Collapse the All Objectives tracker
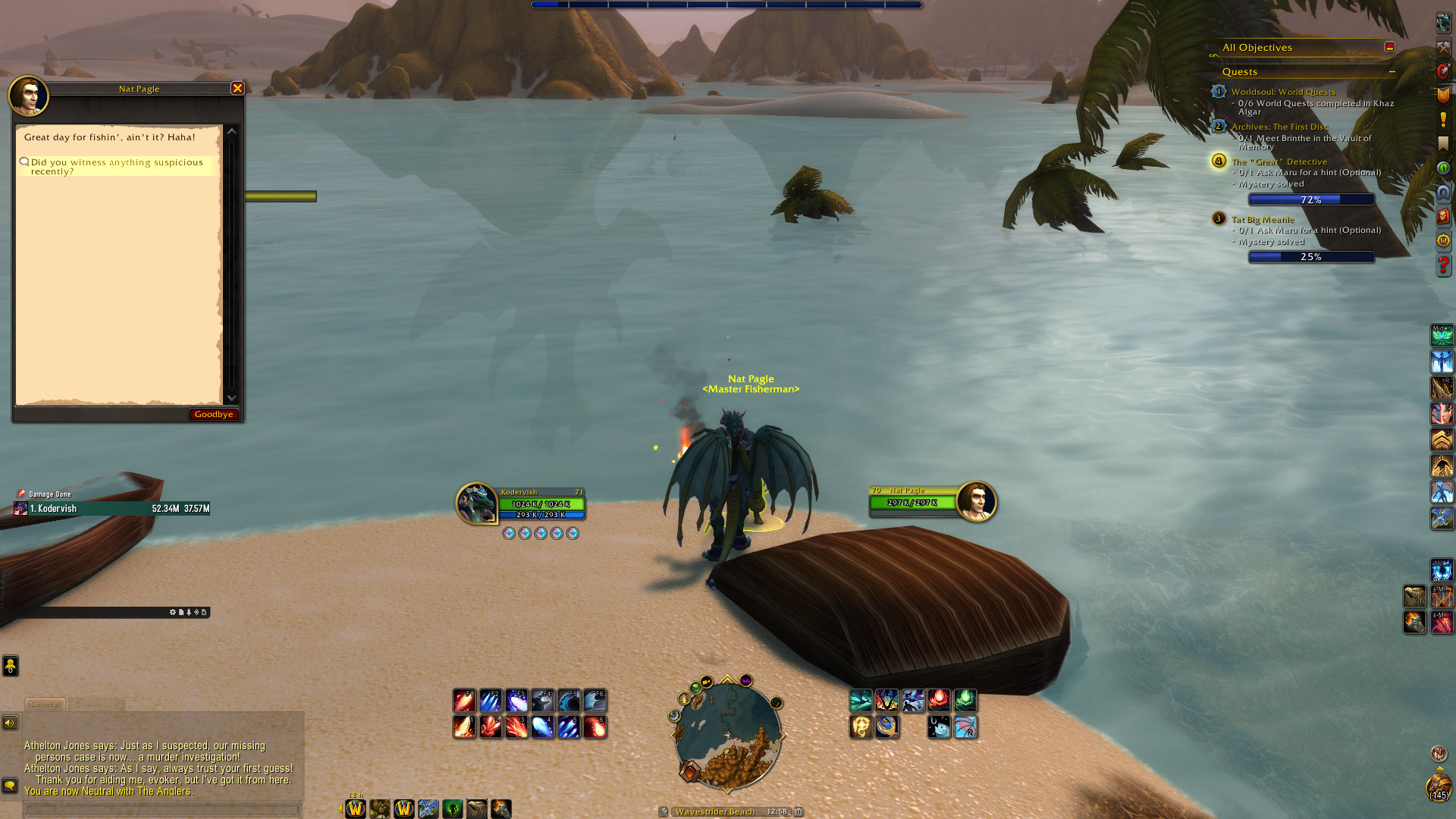 1389,47
